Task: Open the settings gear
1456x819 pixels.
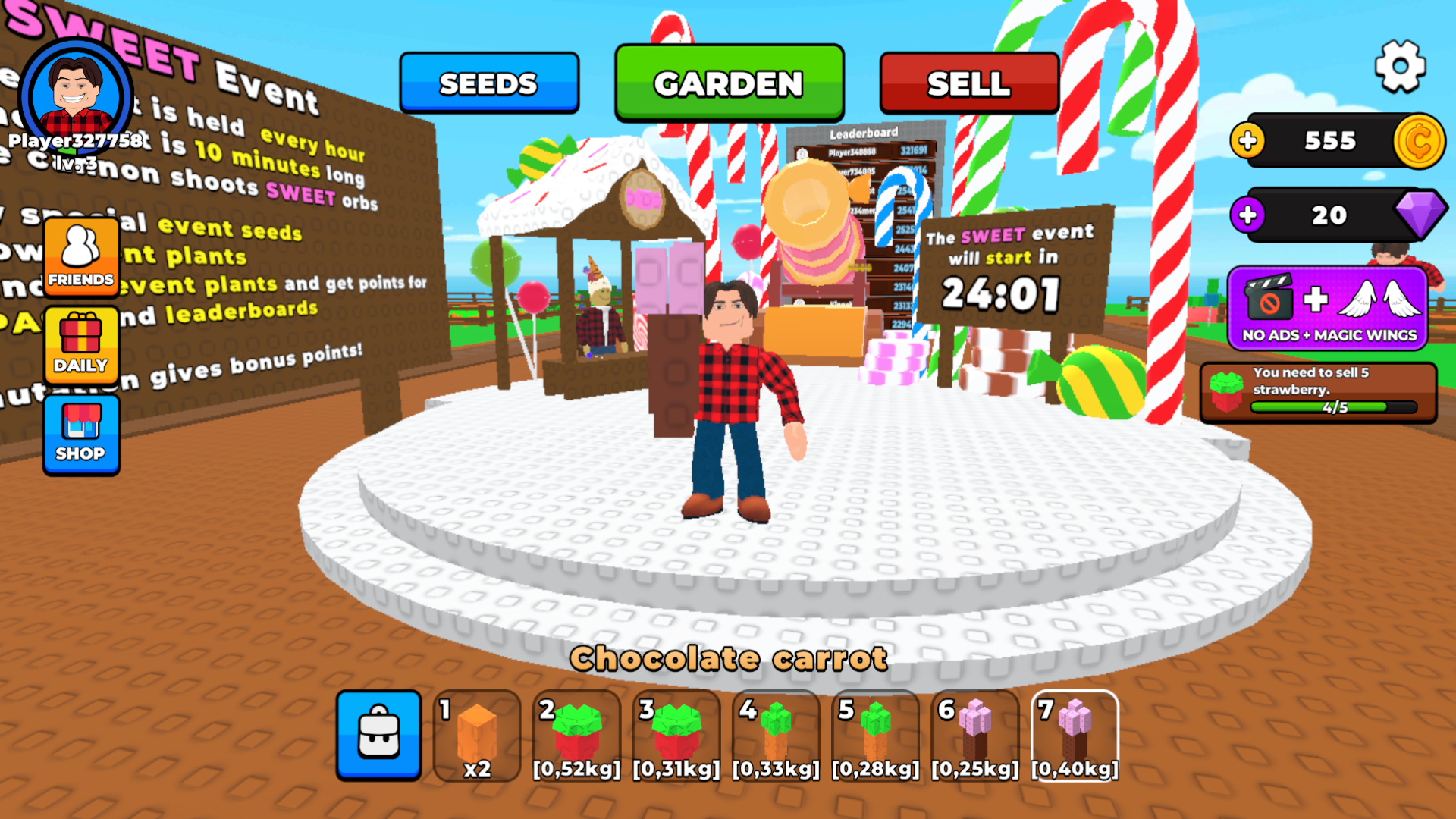Action: tap(1401, 65)
